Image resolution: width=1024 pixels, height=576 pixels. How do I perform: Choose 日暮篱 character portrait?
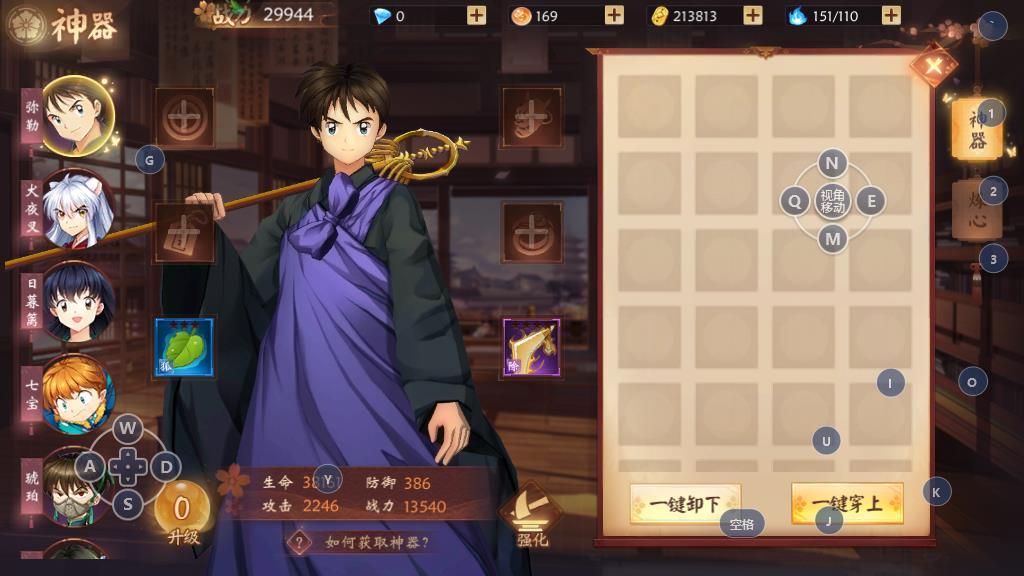77,301
